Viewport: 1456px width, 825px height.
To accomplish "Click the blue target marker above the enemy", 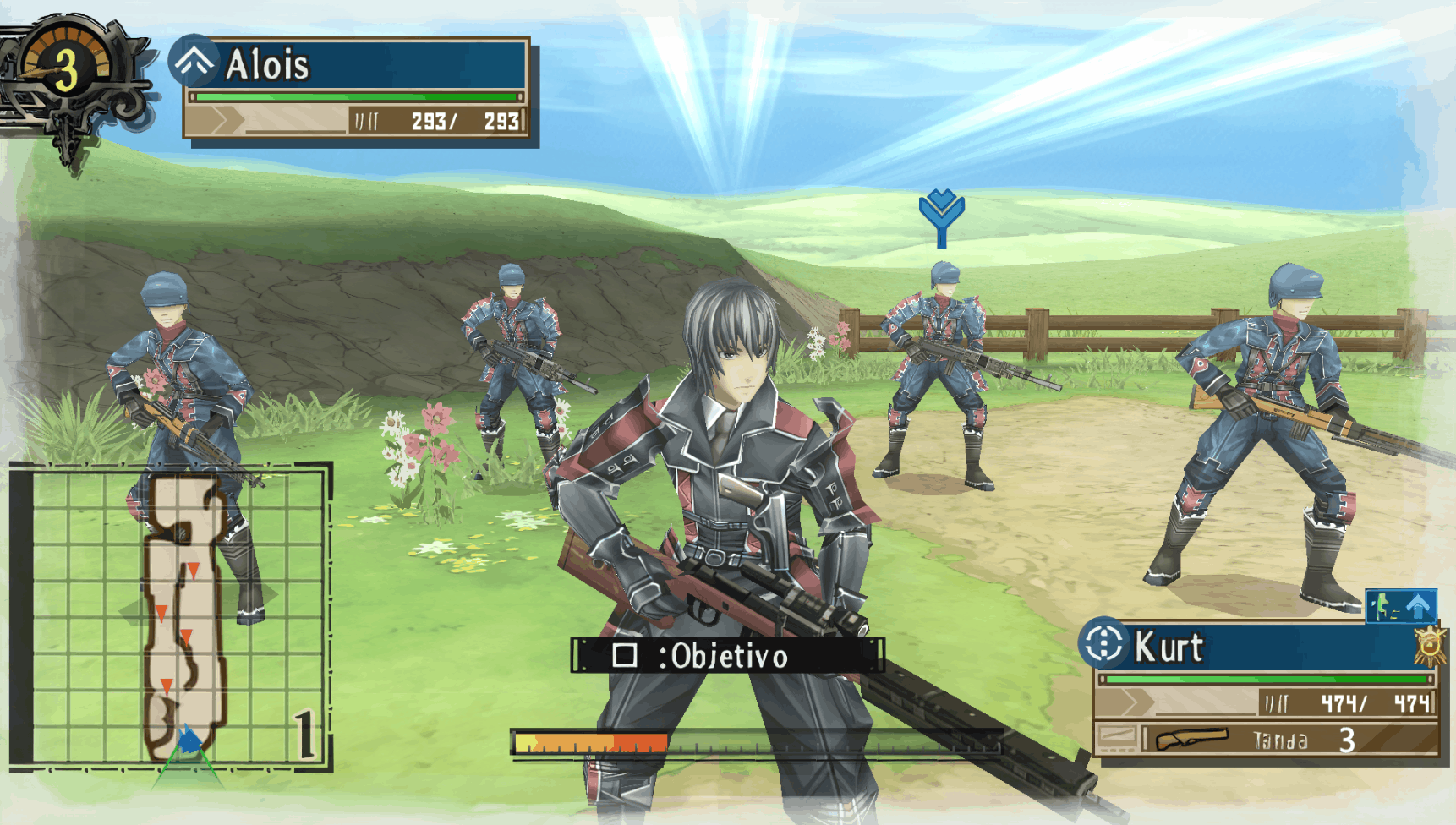I will pyautogui.click(x=941, y=216).
